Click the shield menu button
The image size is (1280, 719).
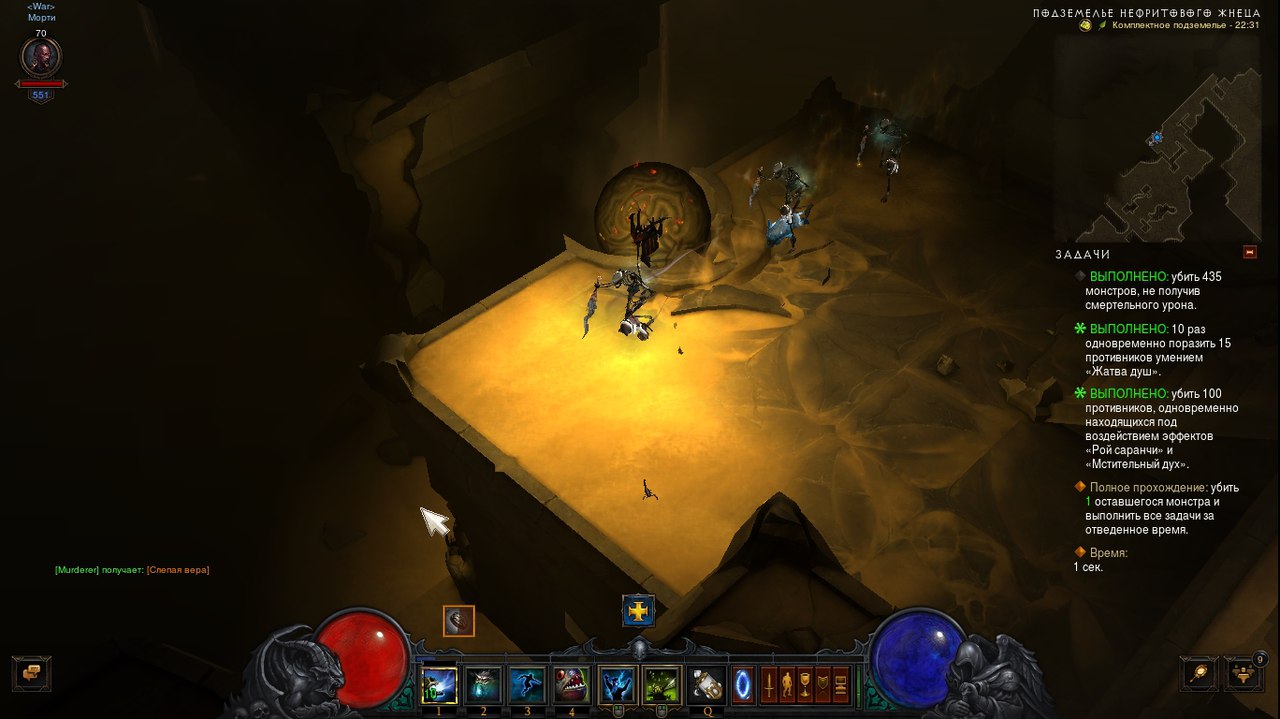click(822, 685)
